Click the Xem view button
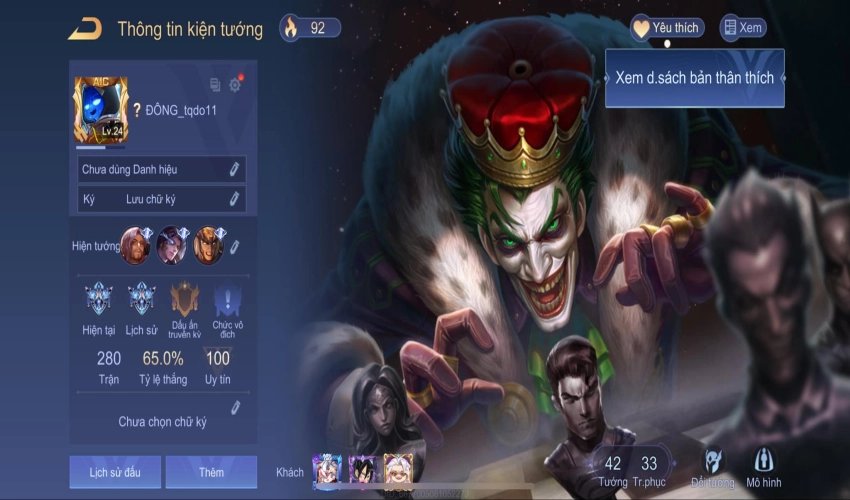The width and height of the screenshot is (850, 500). point(743,28)
